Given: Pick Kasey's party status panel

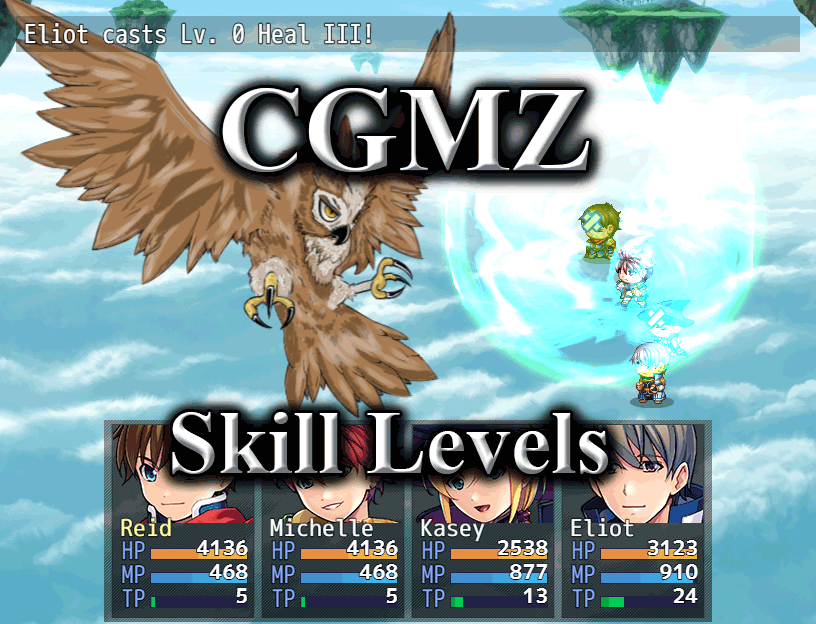Looking at the screenshot, I should point(483,520).
